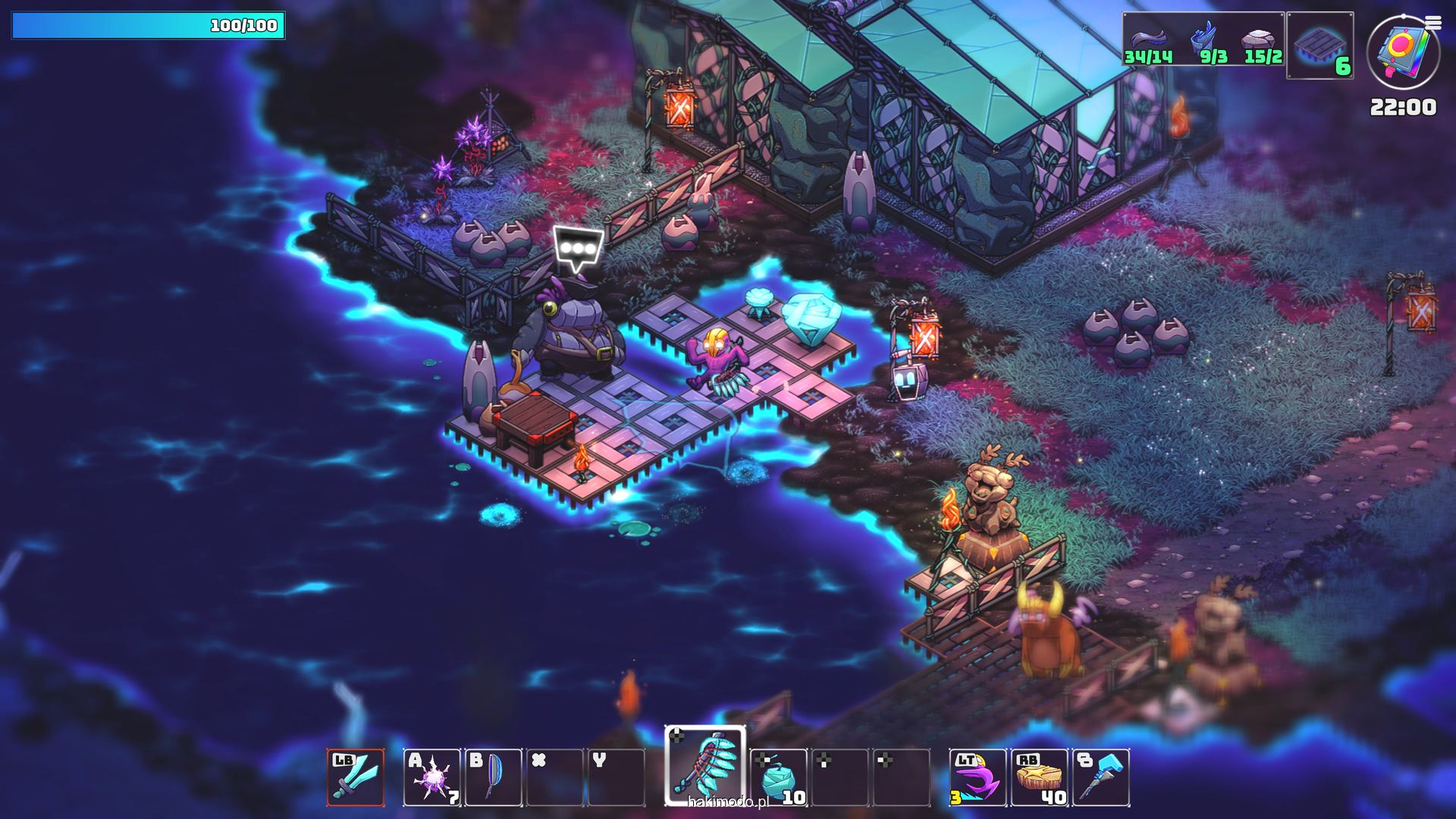Choose the teal crystal rock item

pos(779,777)
